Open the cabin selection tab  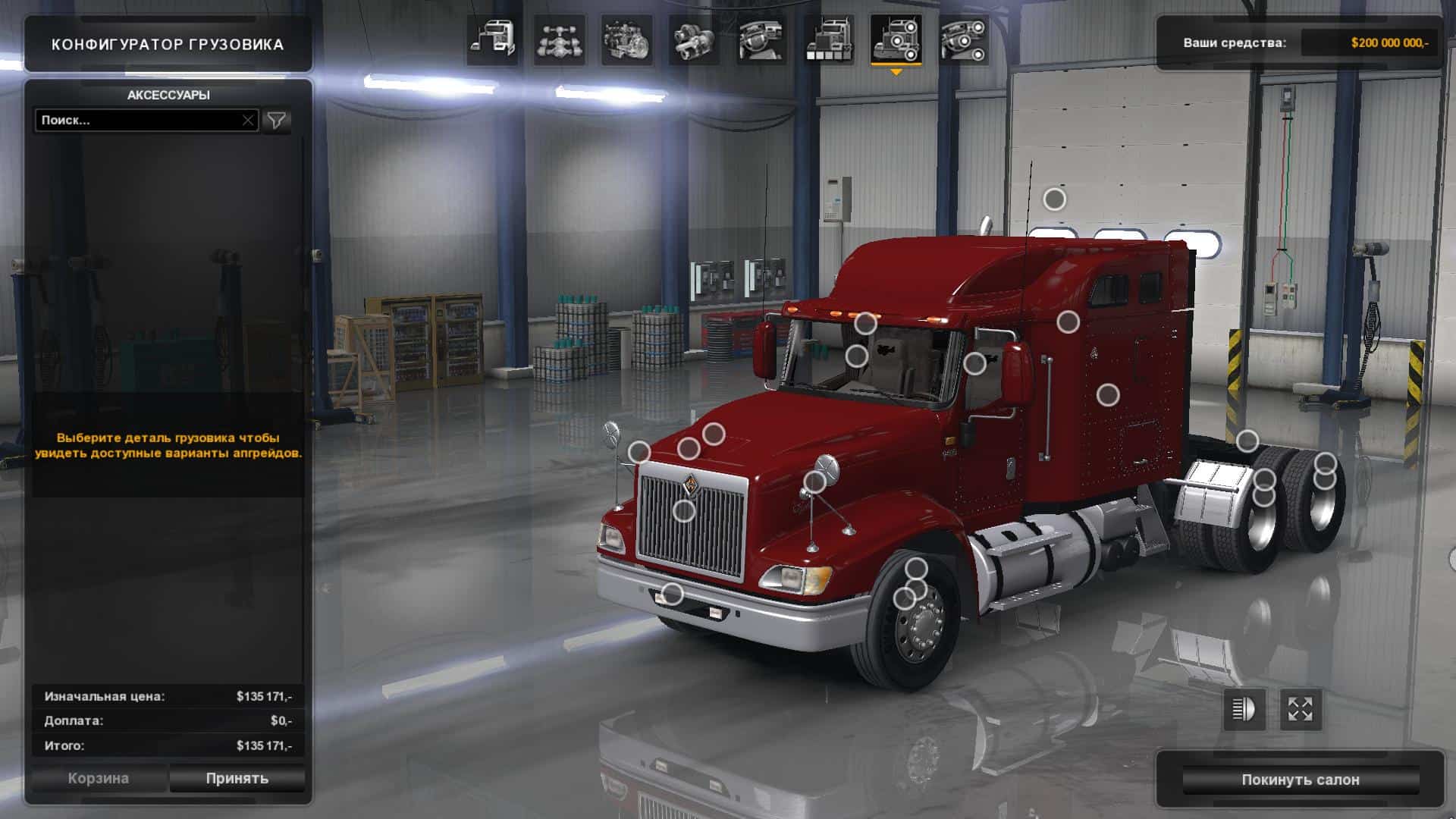492,40
